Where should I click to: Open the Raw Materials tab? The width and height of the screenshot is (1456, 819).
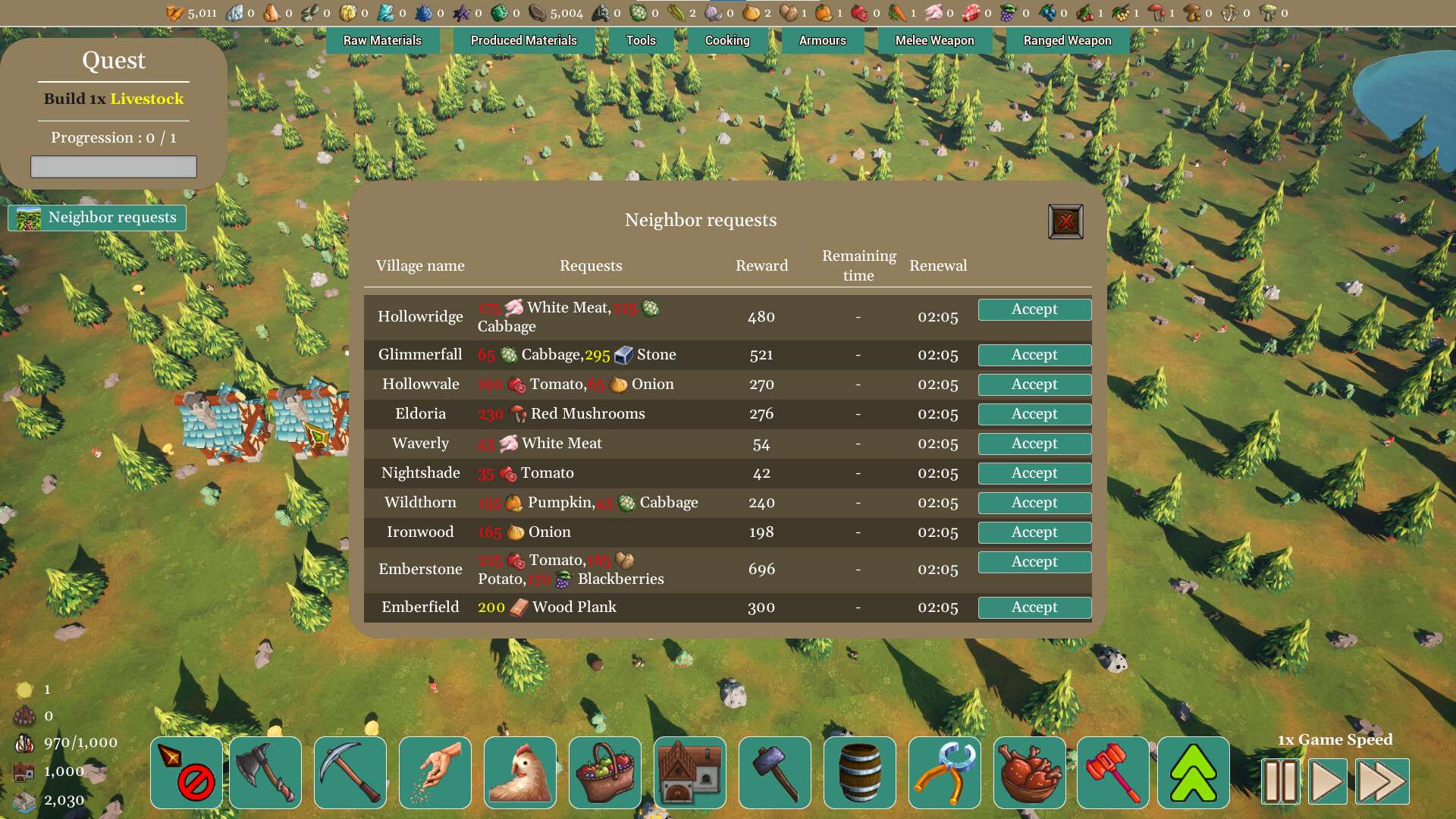pos(382,40)
